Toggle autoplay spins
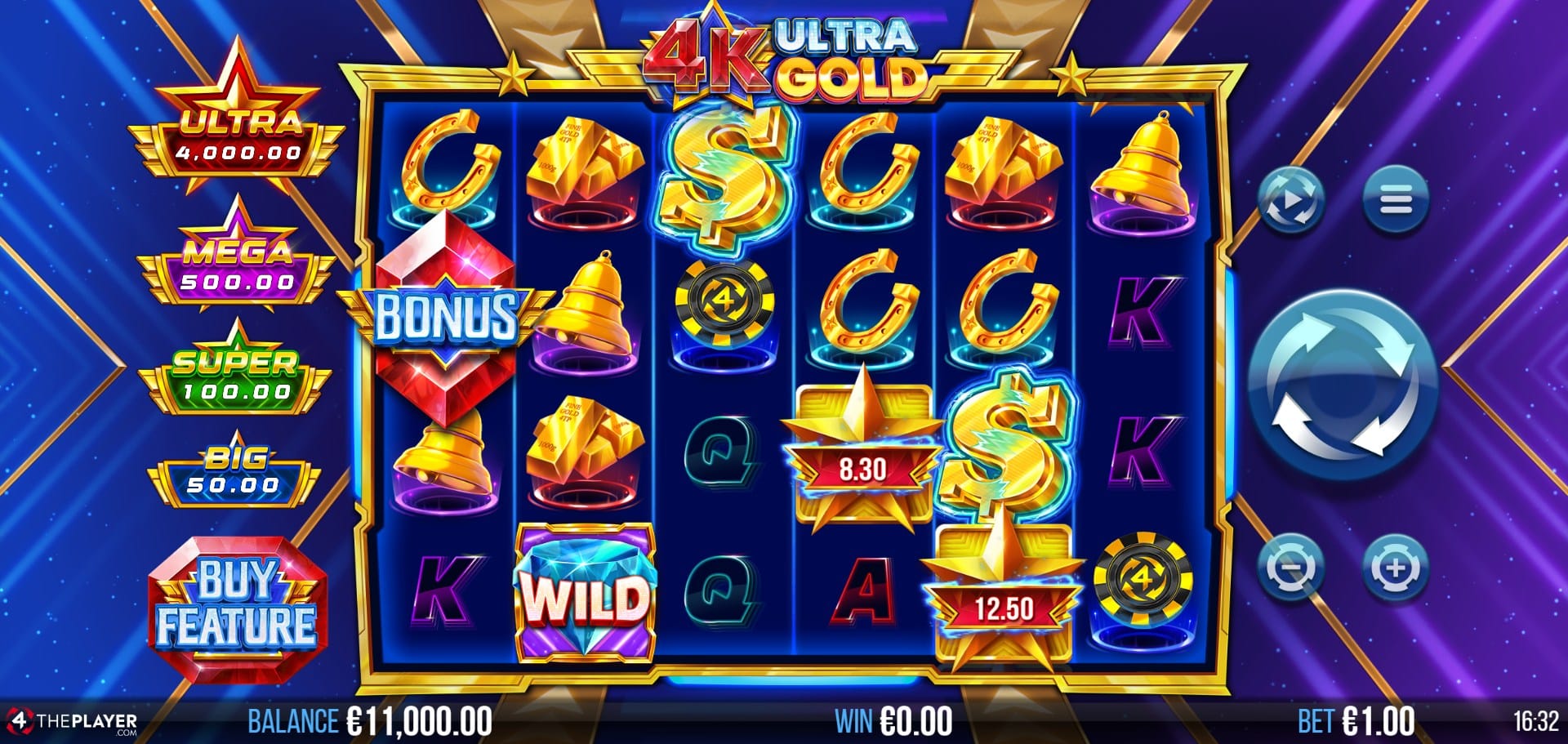 tap(1290, 200)
